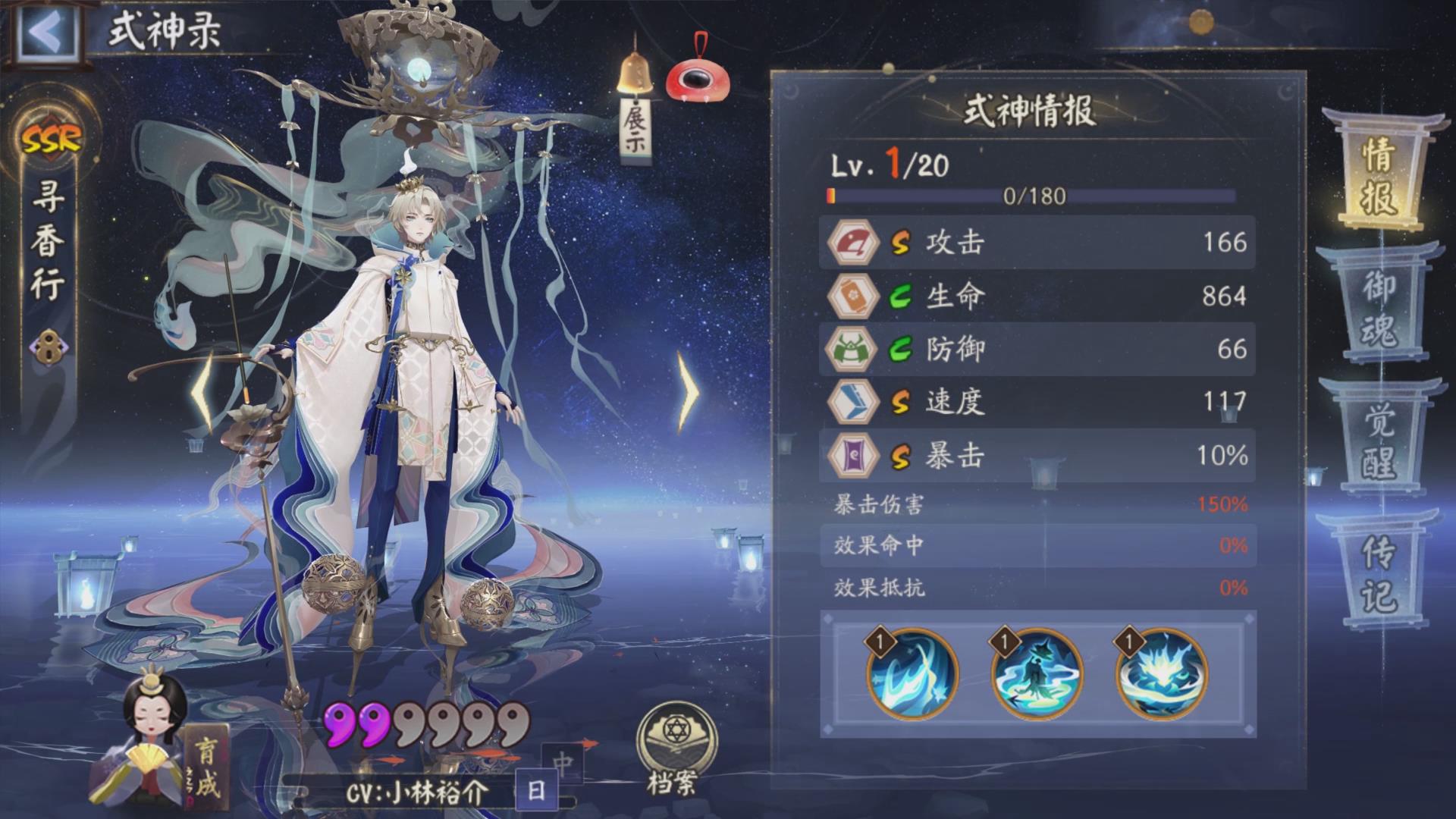This screenshot has height=819, width=1456.
Task: Show the previous shikigami with left arrow
Action: (x=203, y=392)
